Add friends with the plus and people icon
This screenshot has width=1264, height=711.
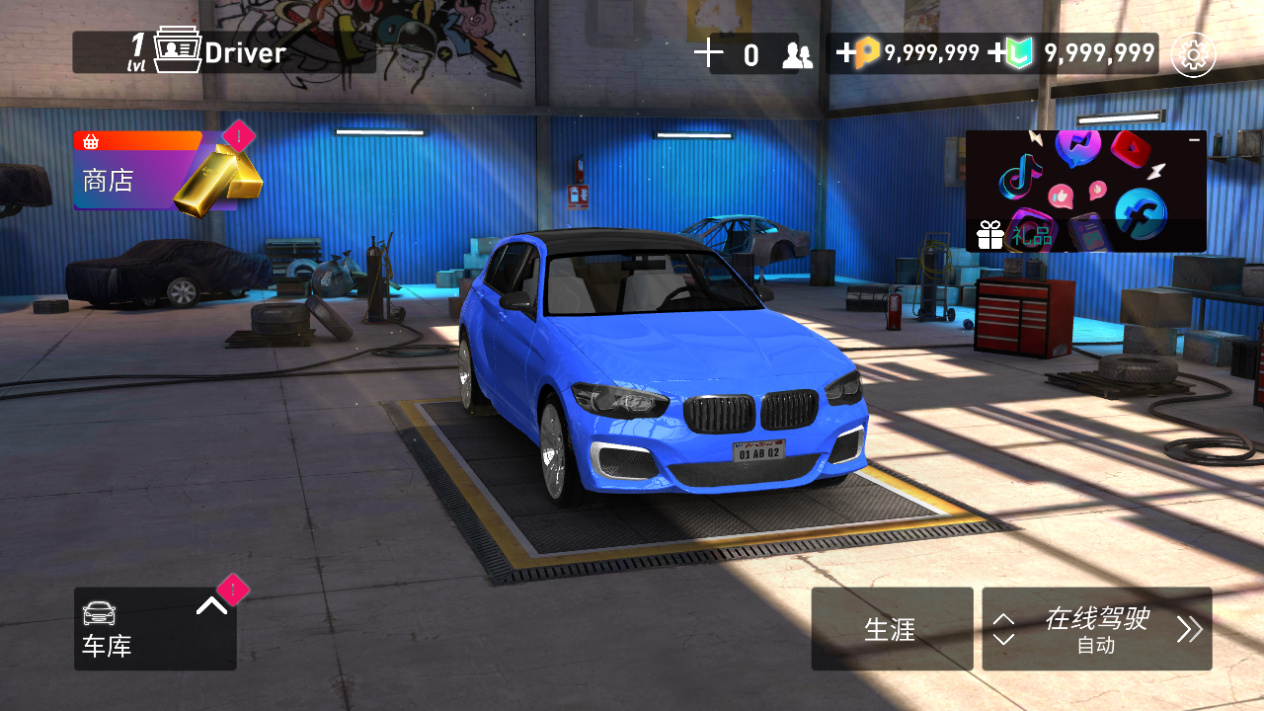tap(708, 54)
